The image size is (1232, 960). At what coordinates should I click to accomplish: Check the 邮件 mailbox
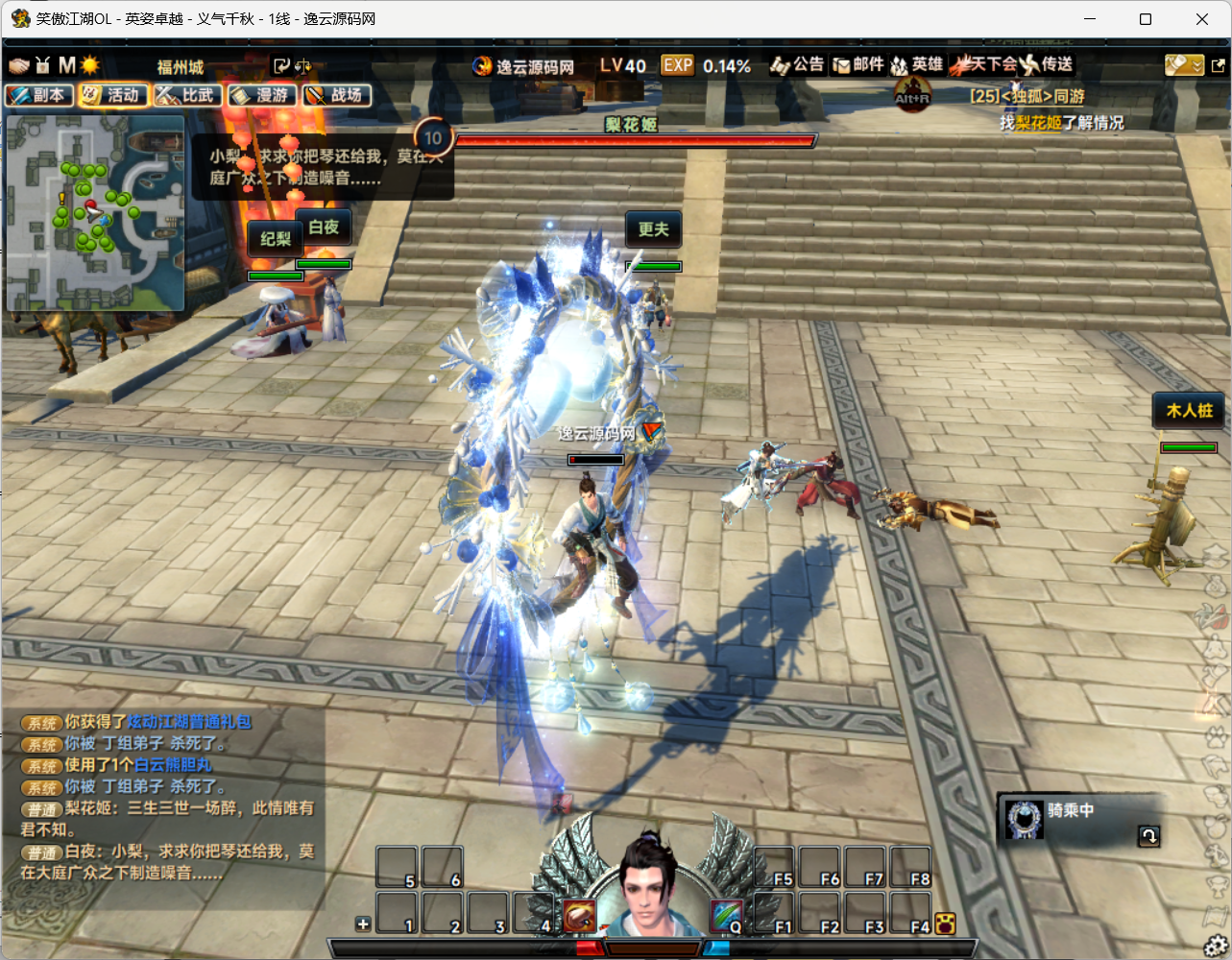(858, 65)
